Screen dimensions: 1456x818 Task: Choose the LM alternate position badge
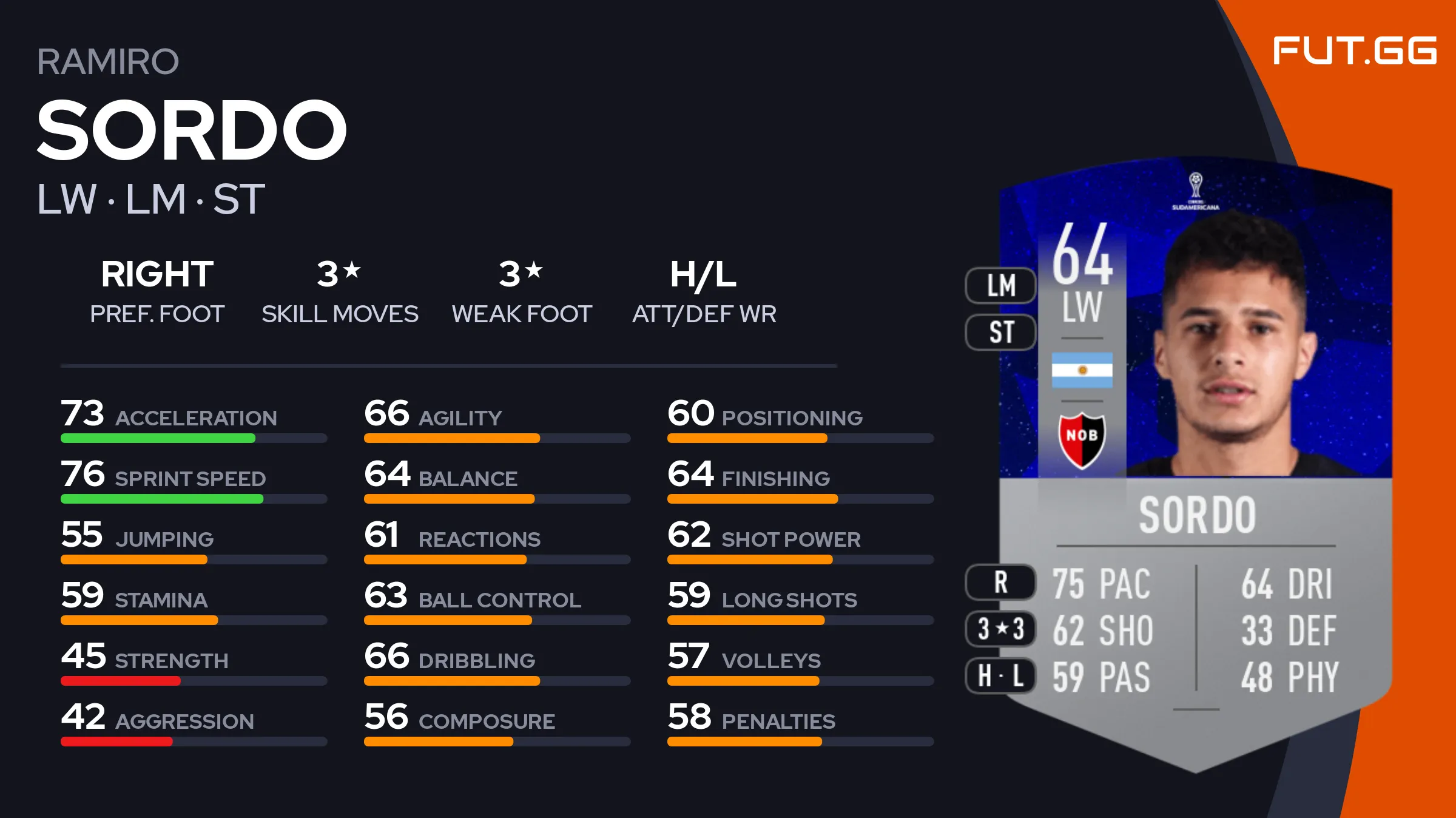pos(1000,285)
